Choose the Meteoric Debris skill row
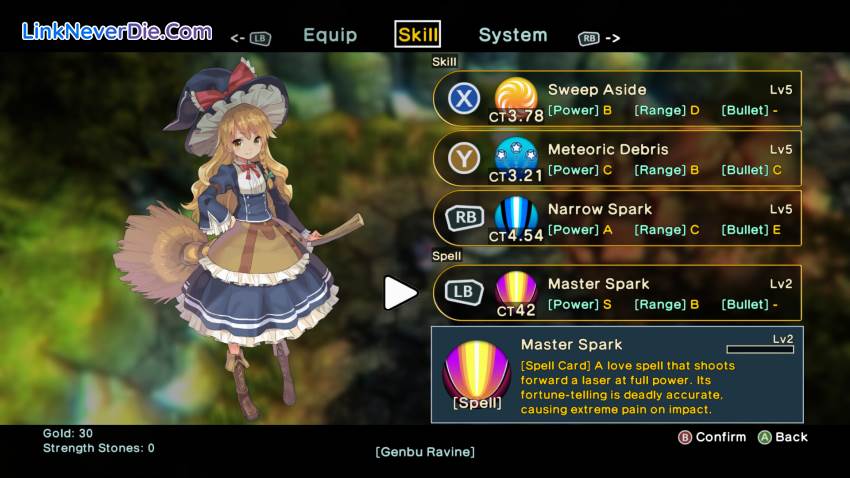 click(617, 158)
